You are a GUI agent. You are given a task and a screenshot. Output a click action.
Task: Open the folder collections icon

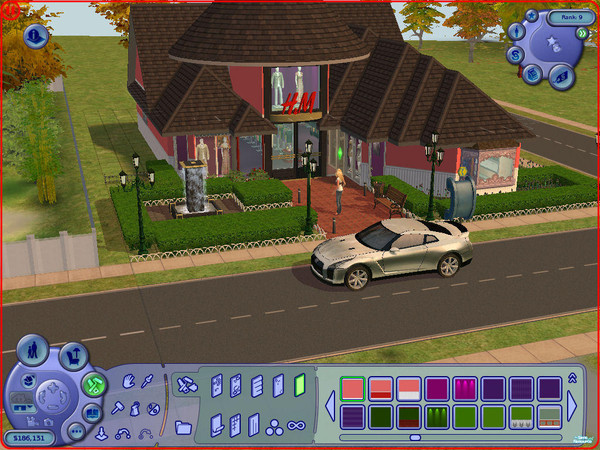183,429
